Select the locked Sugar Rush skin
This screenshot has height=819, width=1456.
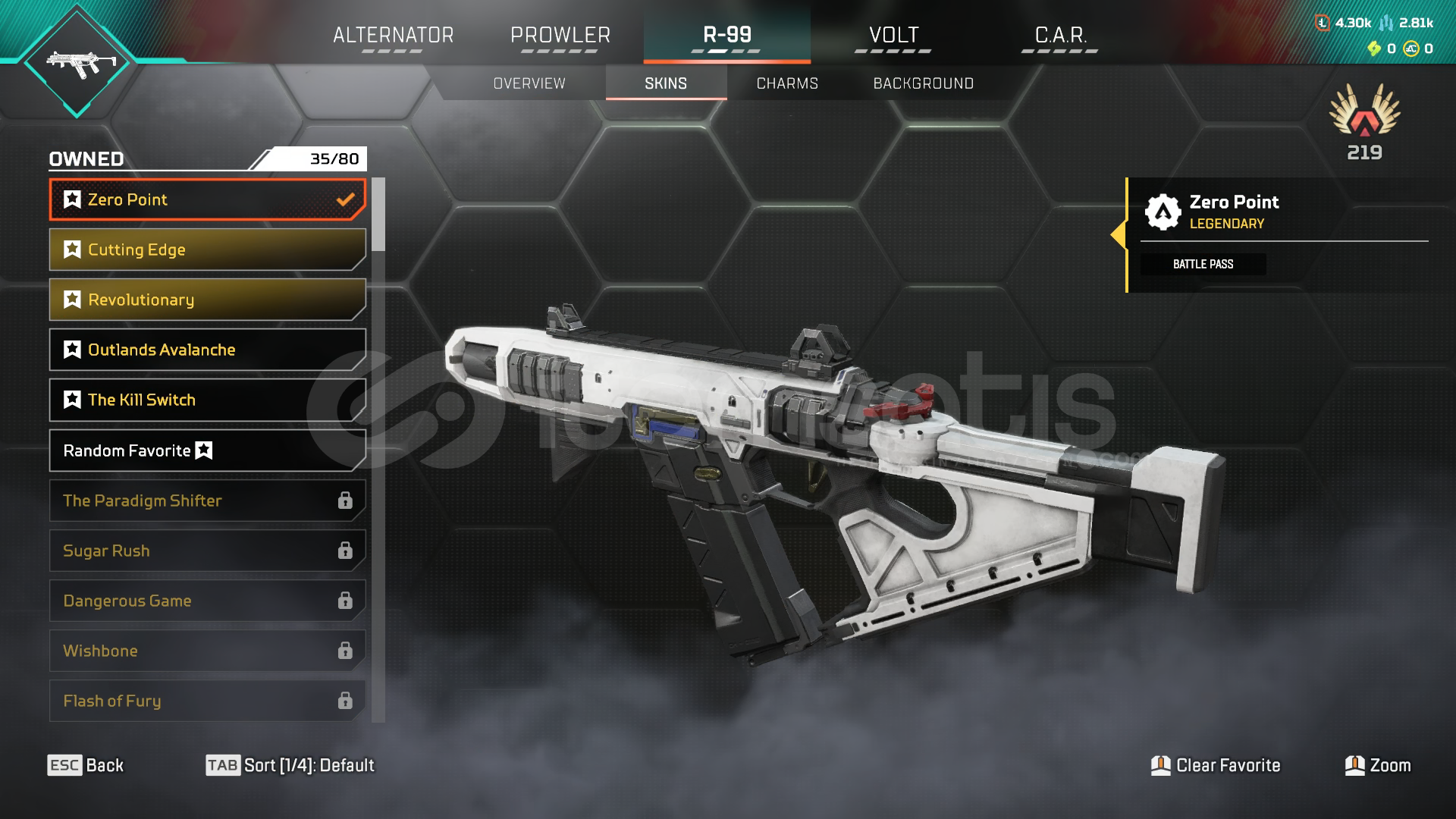tap(207, 551)
